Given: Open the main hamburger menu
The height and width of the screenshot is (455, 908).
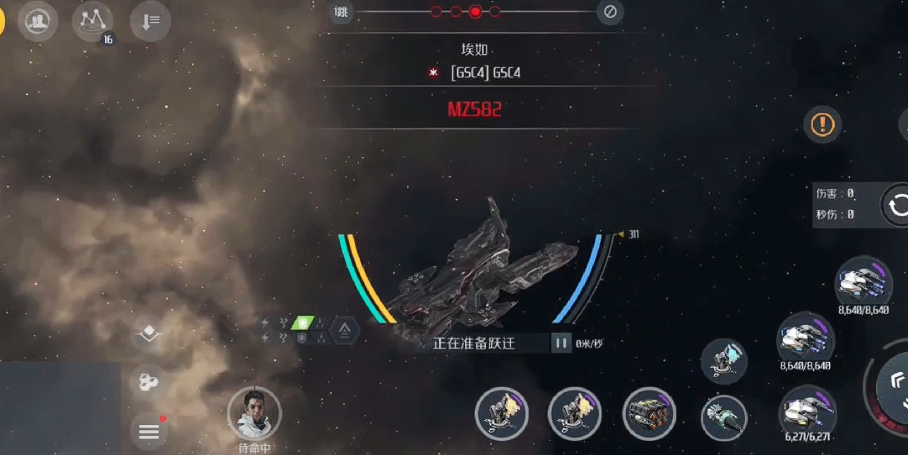Looking at the screenshot, I should pyautogui.click(x=149, y=431).
